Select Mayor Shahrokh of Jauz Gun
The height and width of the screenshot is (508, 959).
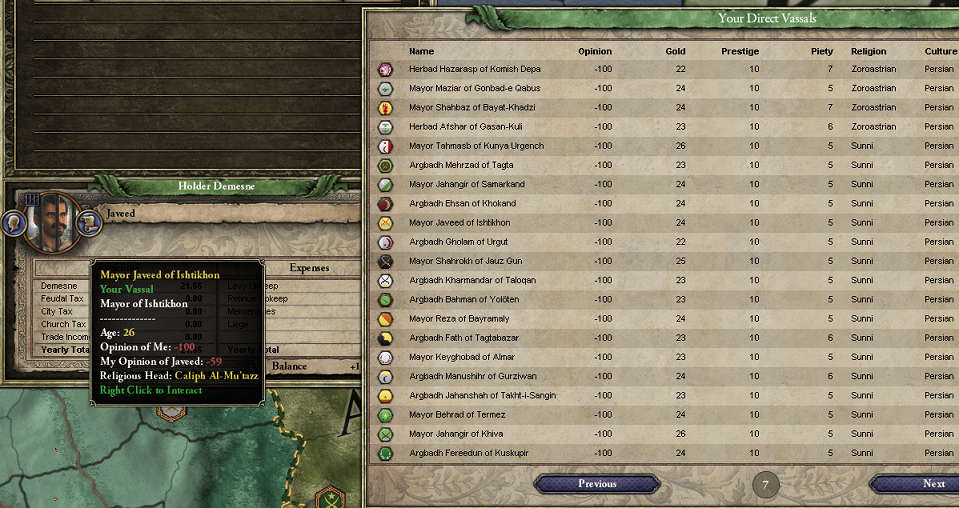tap(465, 261)
